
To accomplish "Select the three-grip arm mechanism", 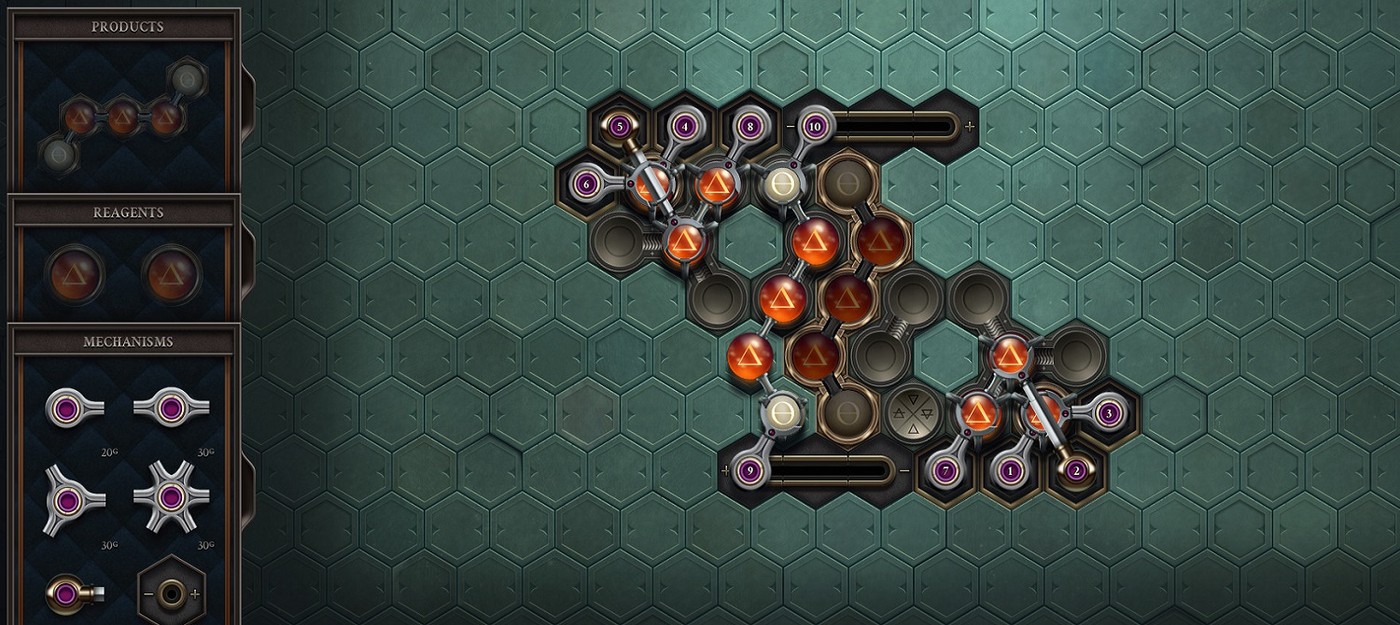I will click(67, 499).
